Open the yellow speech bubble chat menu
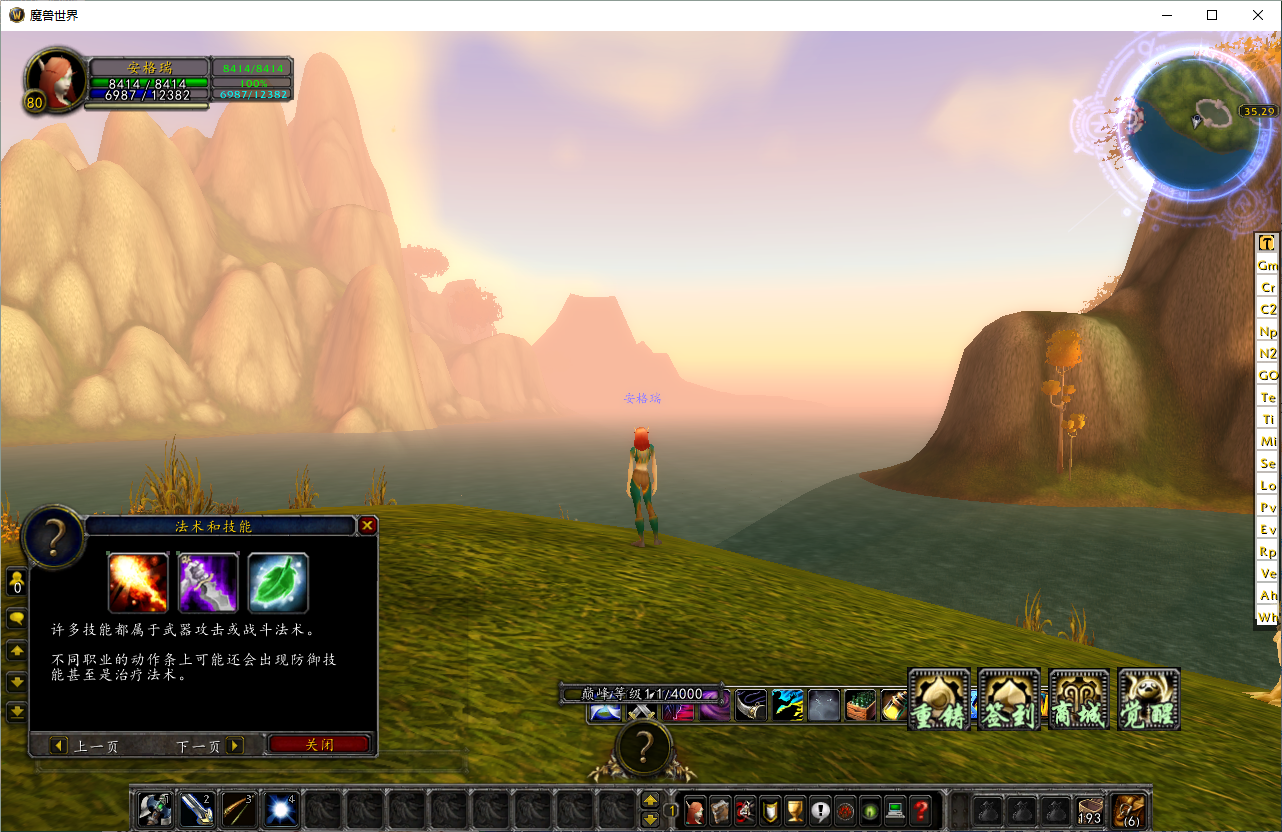 click(x=17, y=619)
